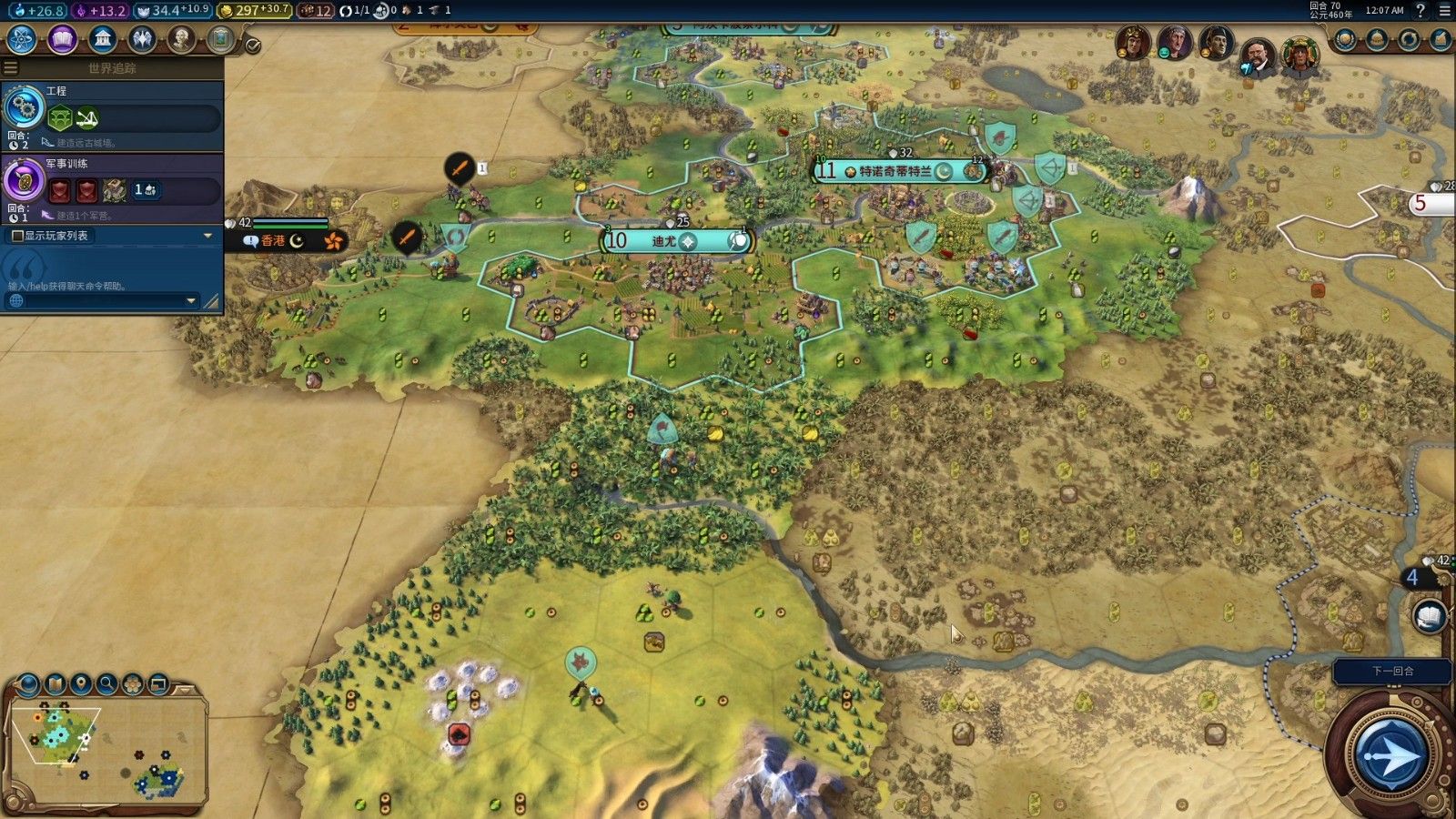Viewport: 1456px width, 819px height.
Task: Open the civics tree book icon
Action: [62, 39]
